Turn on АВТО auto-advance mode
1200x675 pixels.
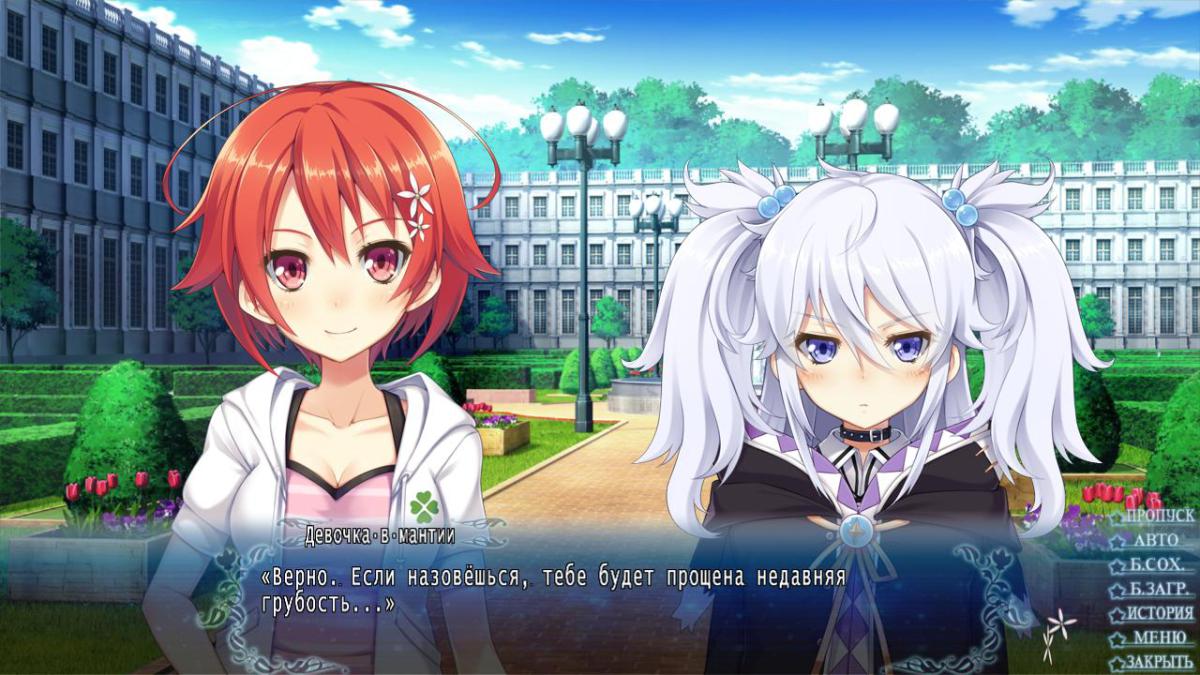pos(1156,540)
